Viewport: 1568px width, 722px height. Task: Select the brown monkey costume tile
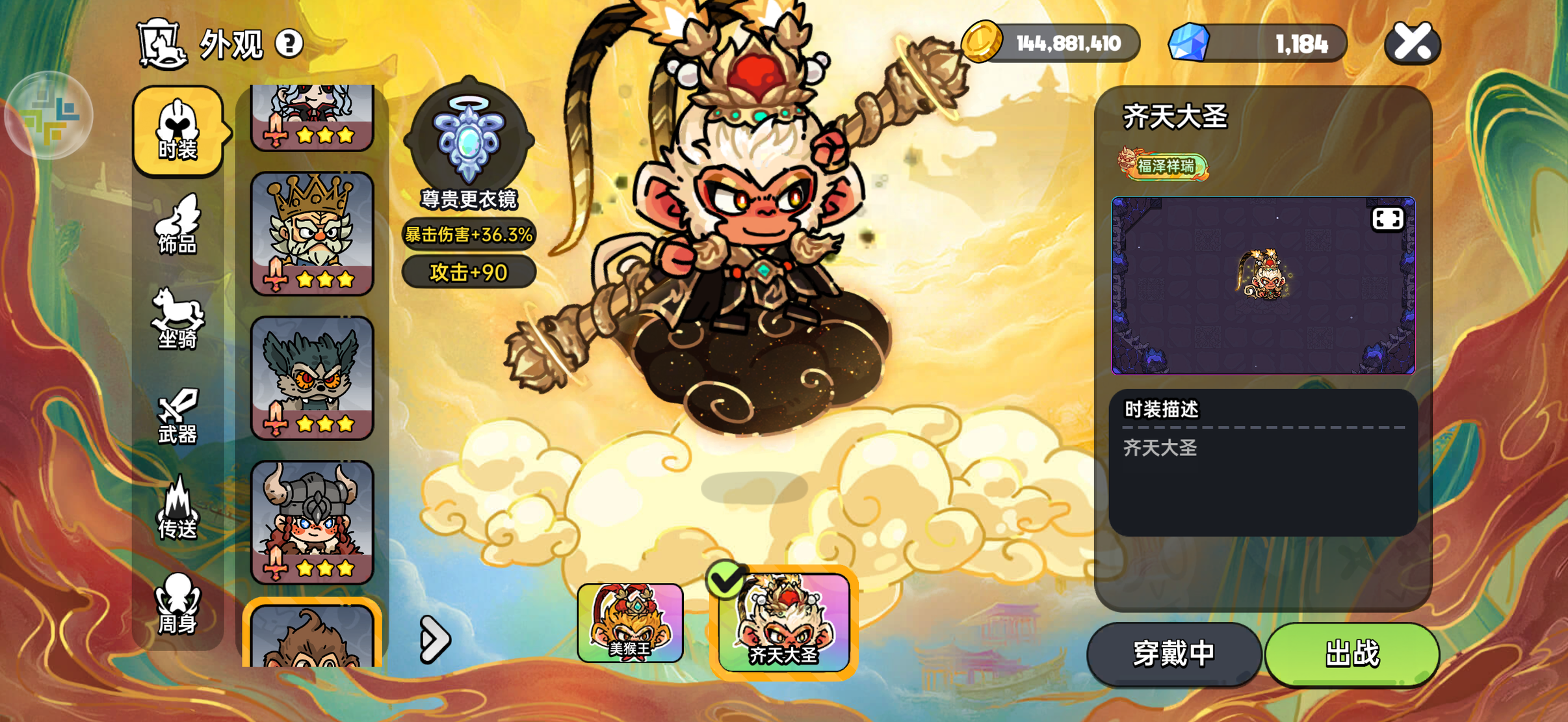[312, 636]
